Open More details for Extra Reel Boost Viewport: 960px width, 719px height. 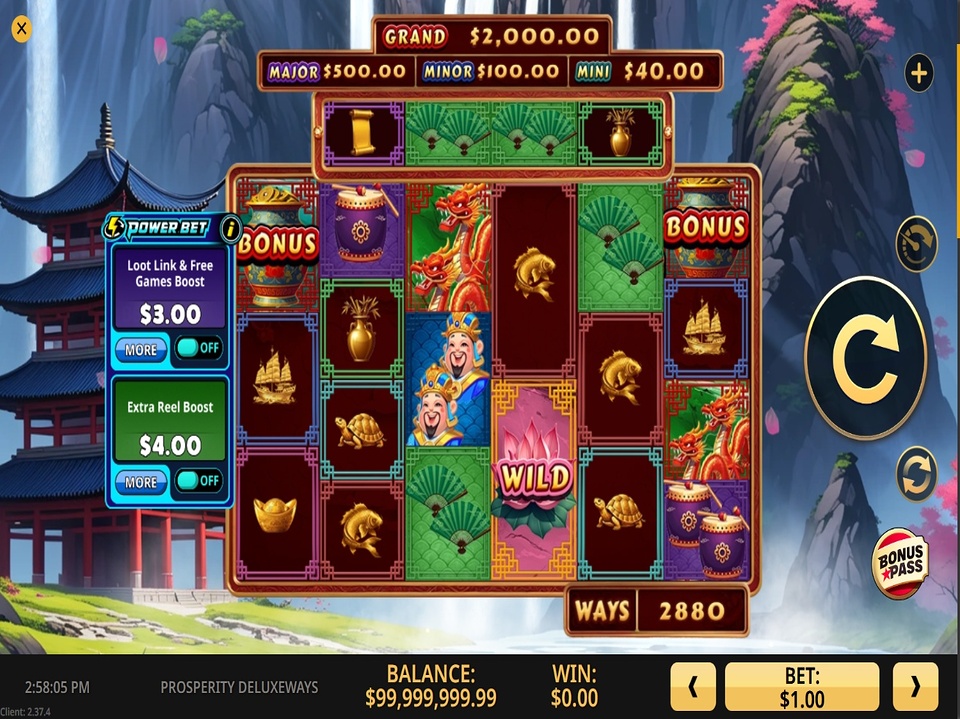tap(141, 481)
